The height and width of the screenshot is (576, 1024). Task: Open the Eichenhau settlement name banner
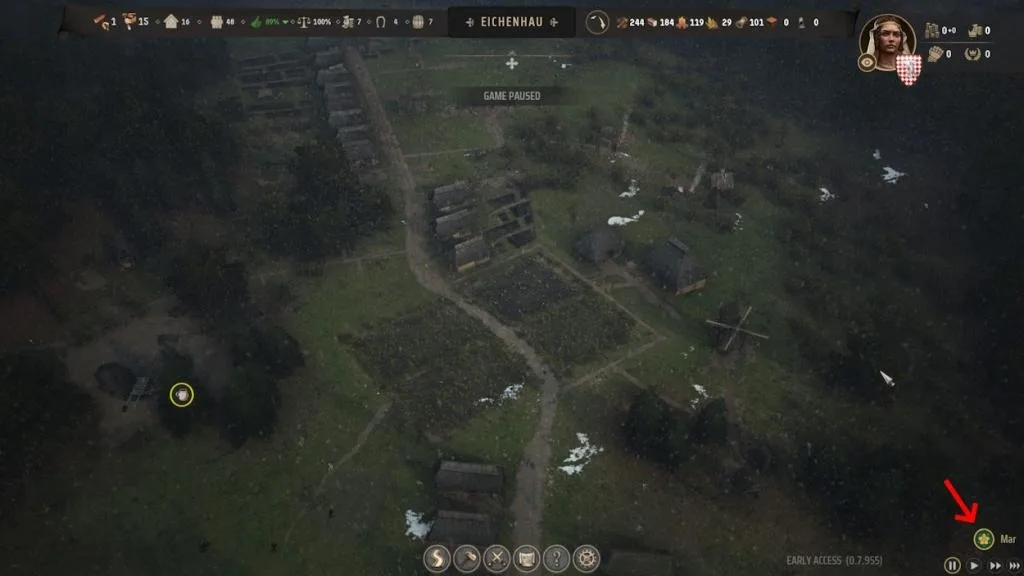pyautogui.click(x=511, y=22)
